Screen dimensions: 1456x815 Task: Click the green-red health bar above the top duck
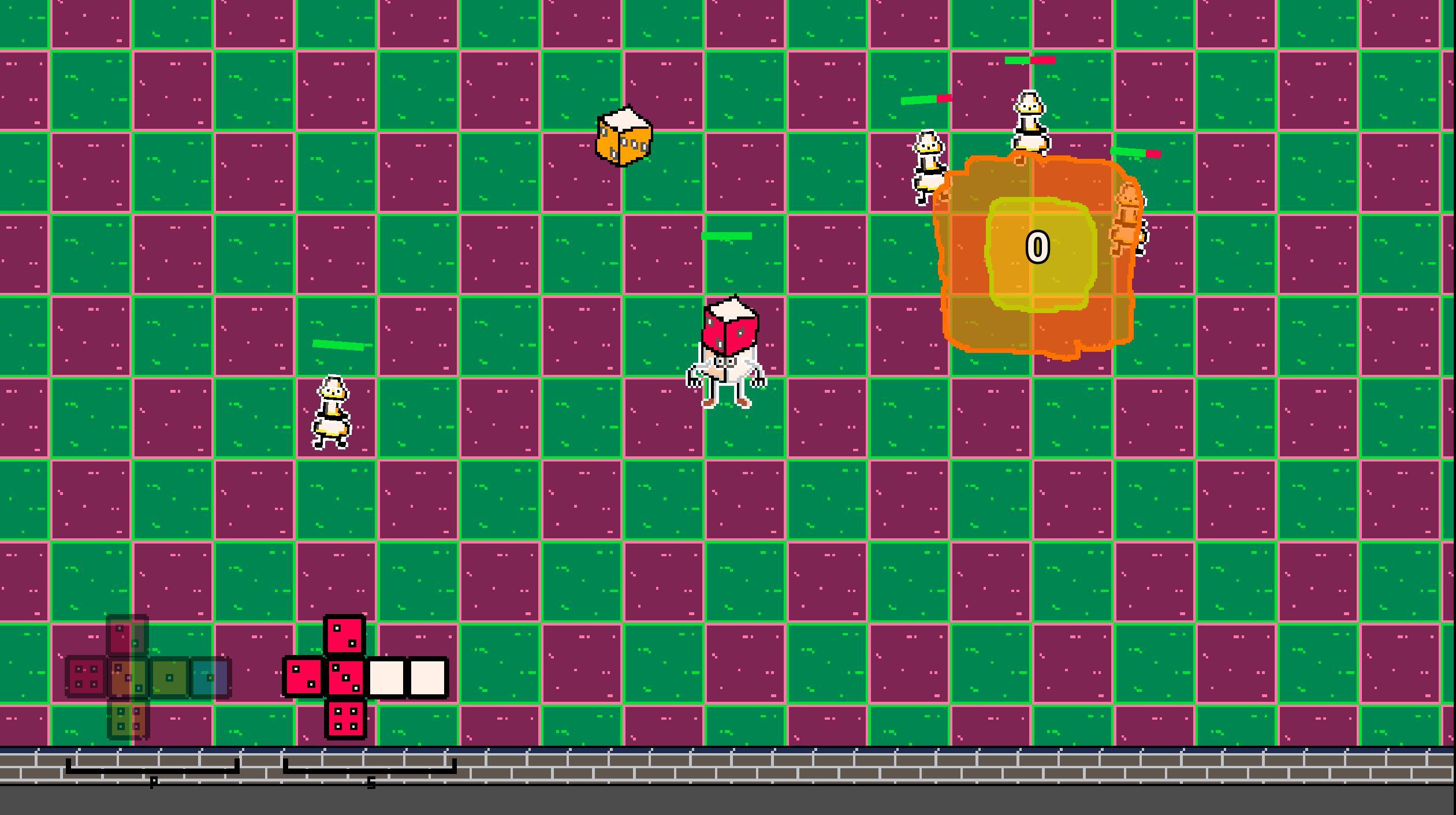(x=1029, y=59)
